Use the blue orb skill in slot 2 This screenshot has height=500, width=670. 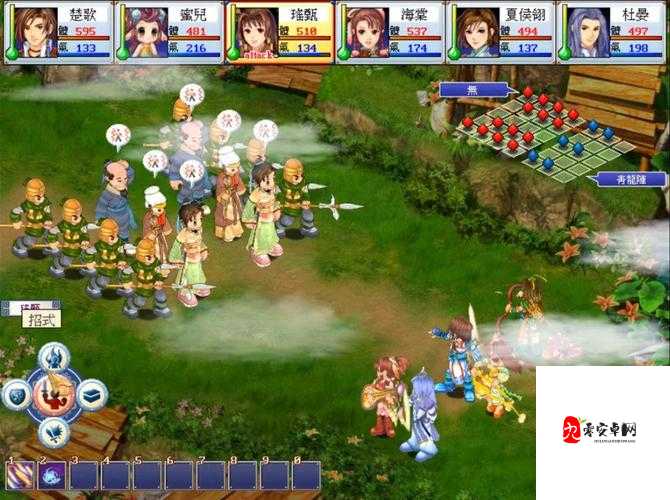point(51,475)
